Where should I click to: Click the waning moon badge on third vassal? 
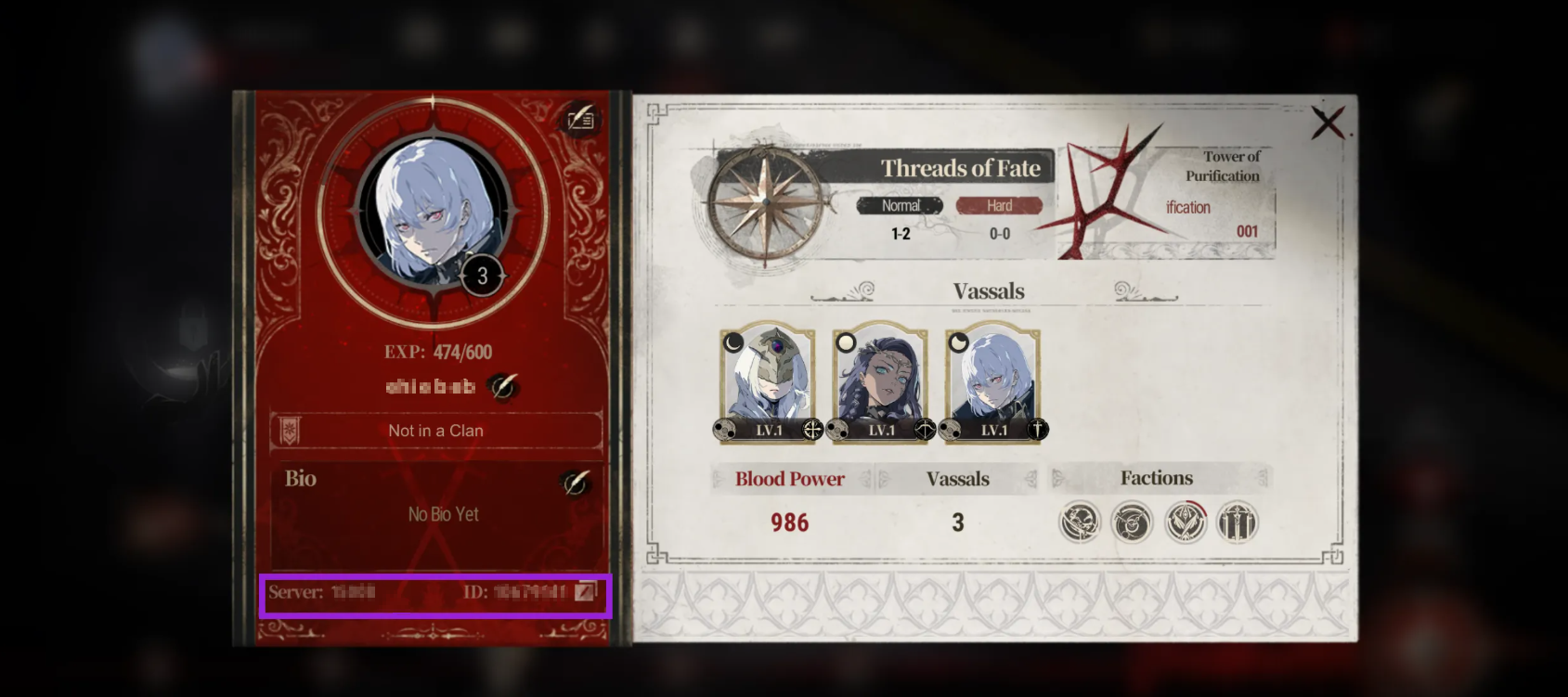[959, 343]
